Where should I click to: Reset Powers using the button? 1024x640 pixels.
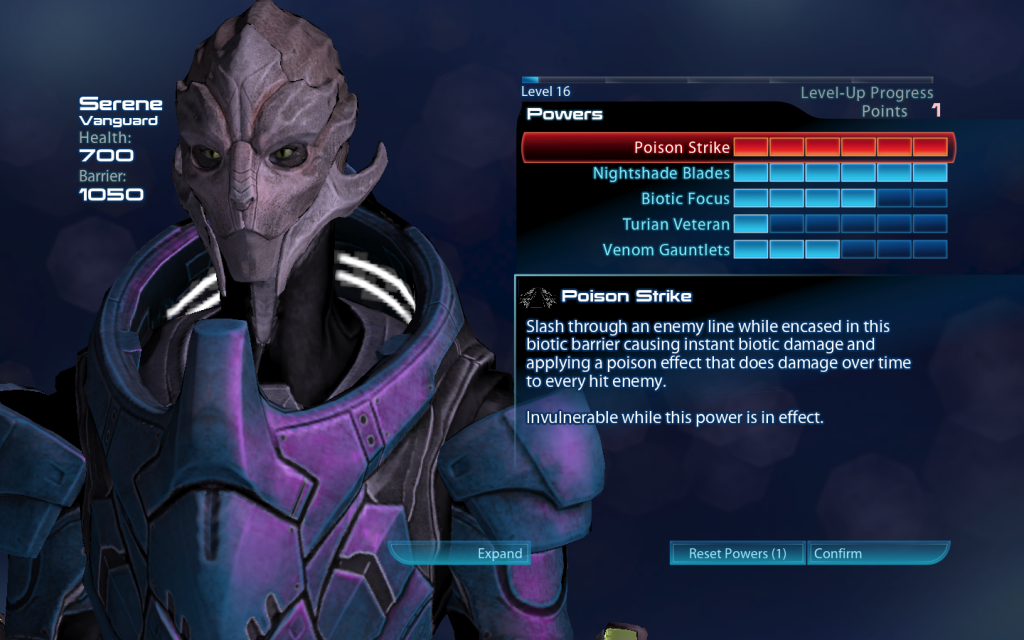[x=737, y=553]
